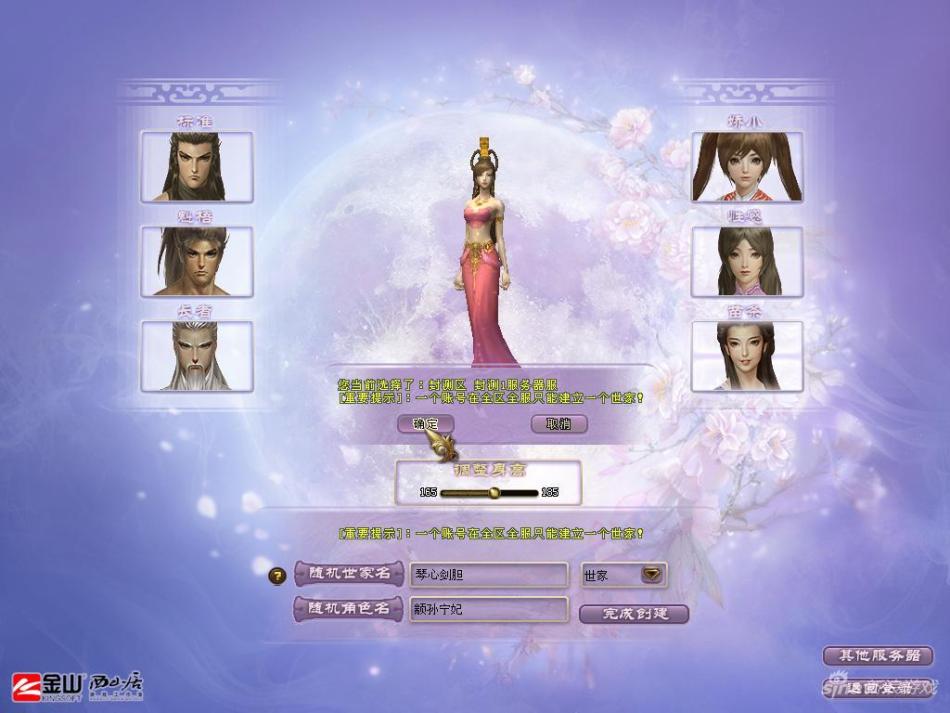Confirm the server choice with 确定
This screenshot has width=950, height=713.
pyautogui.click(x=426, y=424)
